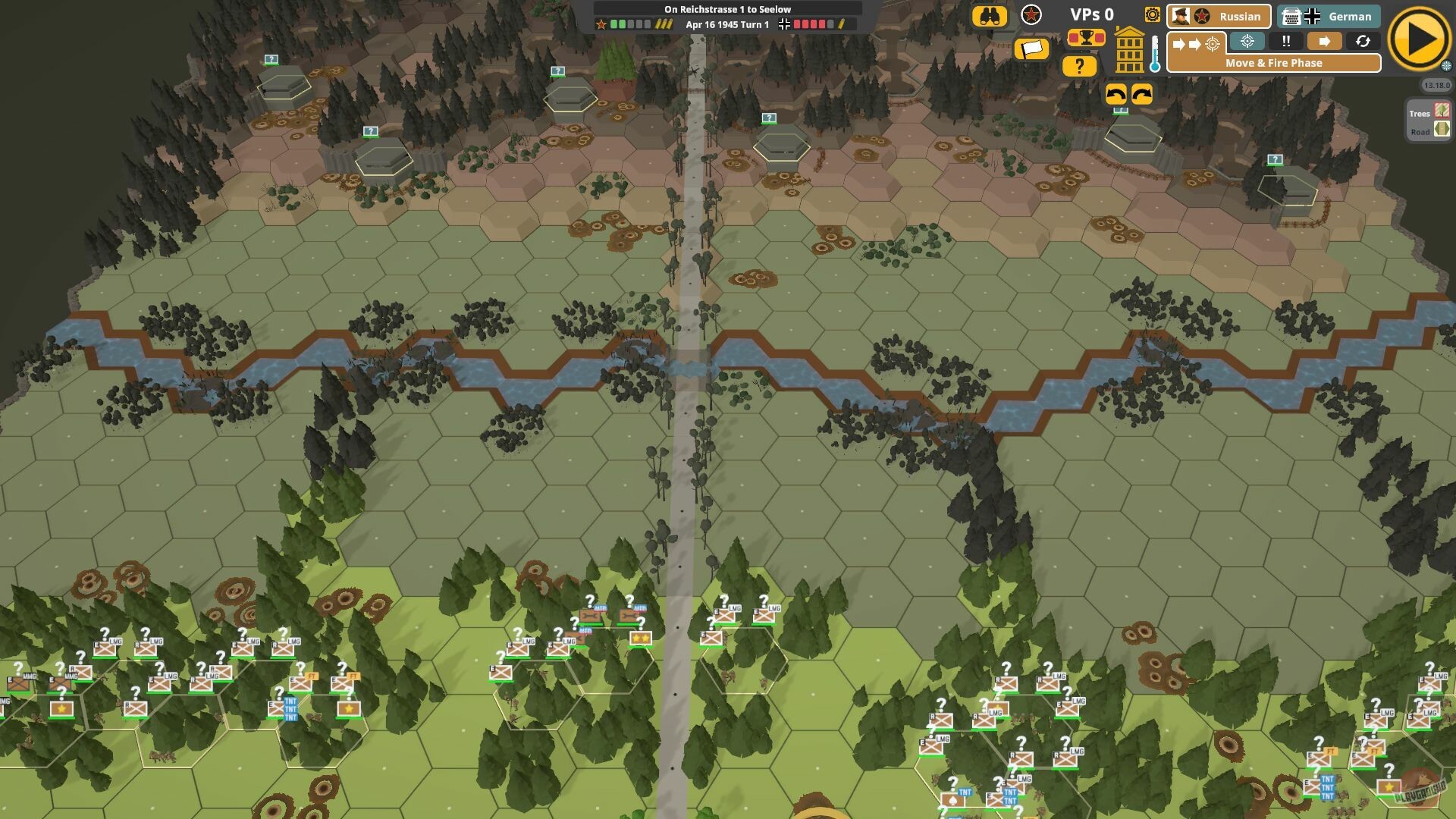Enable the teal crosshair targeting toggle
This screenshot has width=1456, height=819.
[x=1247, y=42]
